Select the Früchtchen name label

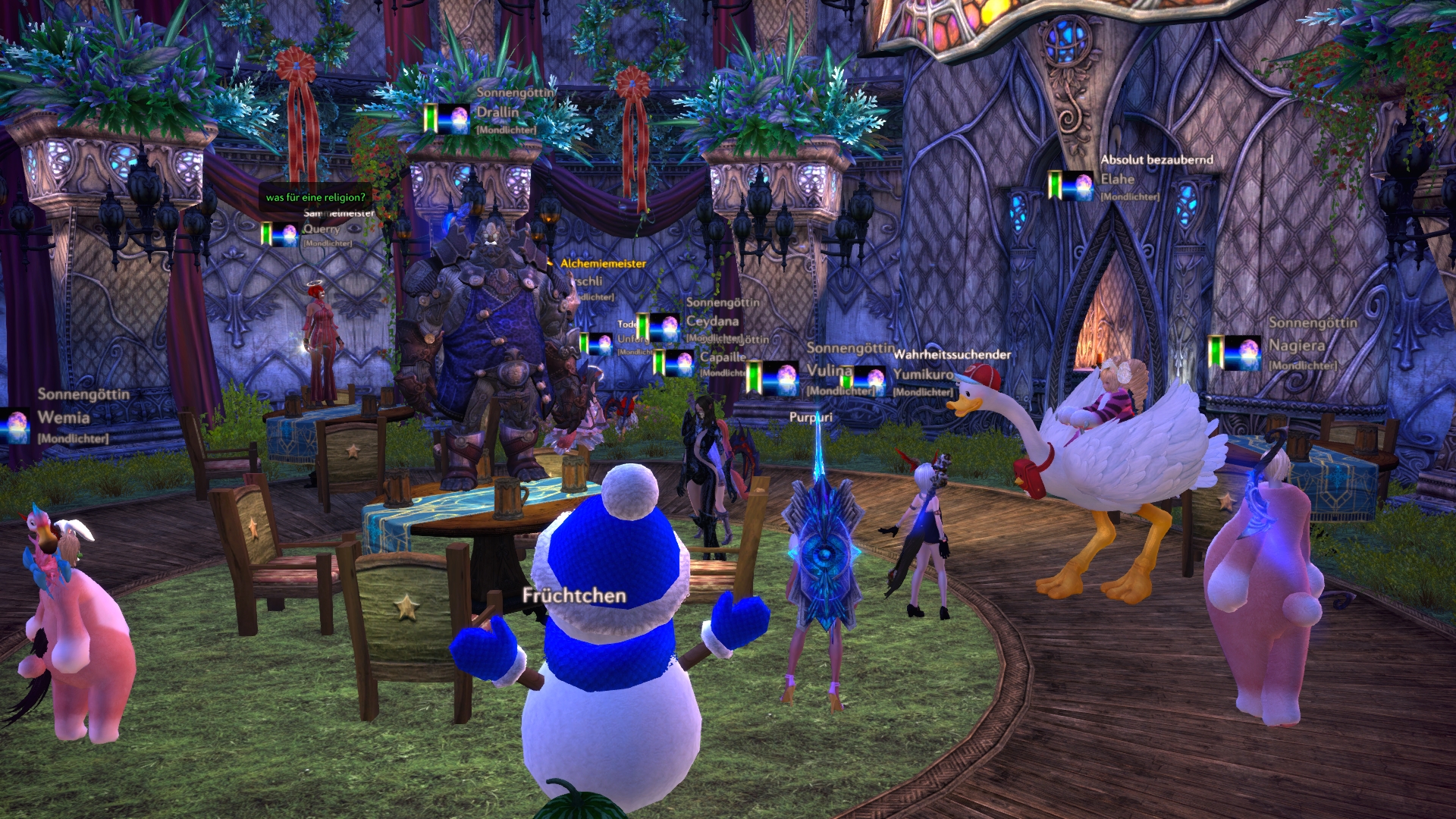coord(574,596)
